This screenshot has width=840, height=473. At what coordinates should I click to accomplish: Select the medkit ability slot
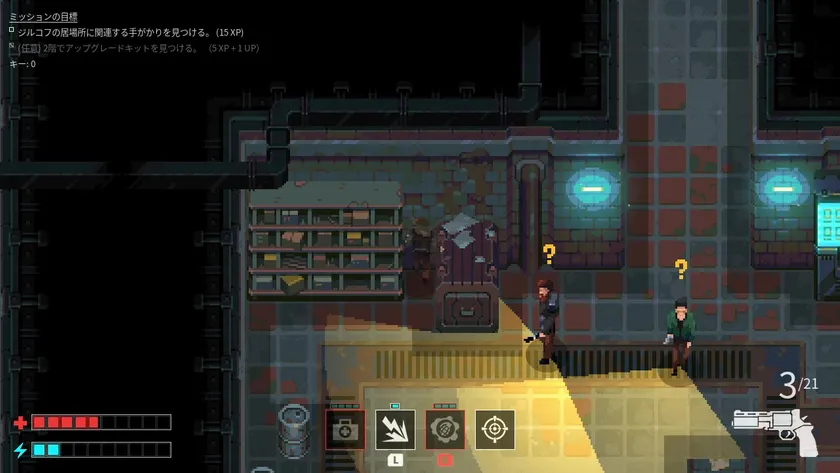(345, 429)
